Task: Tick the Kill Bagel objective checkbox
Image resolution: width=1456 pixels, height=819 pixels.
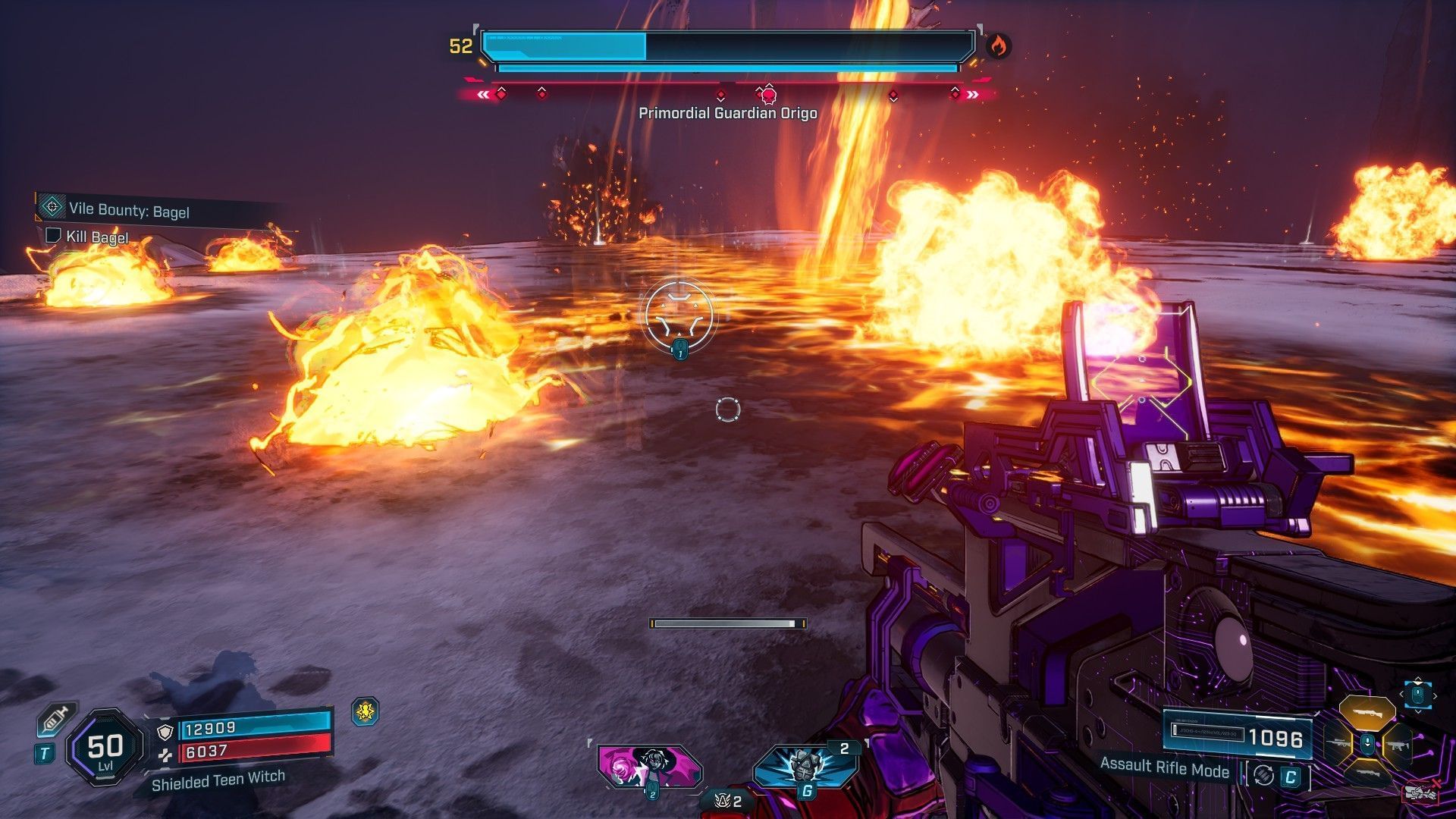Action: coord(53,235)
